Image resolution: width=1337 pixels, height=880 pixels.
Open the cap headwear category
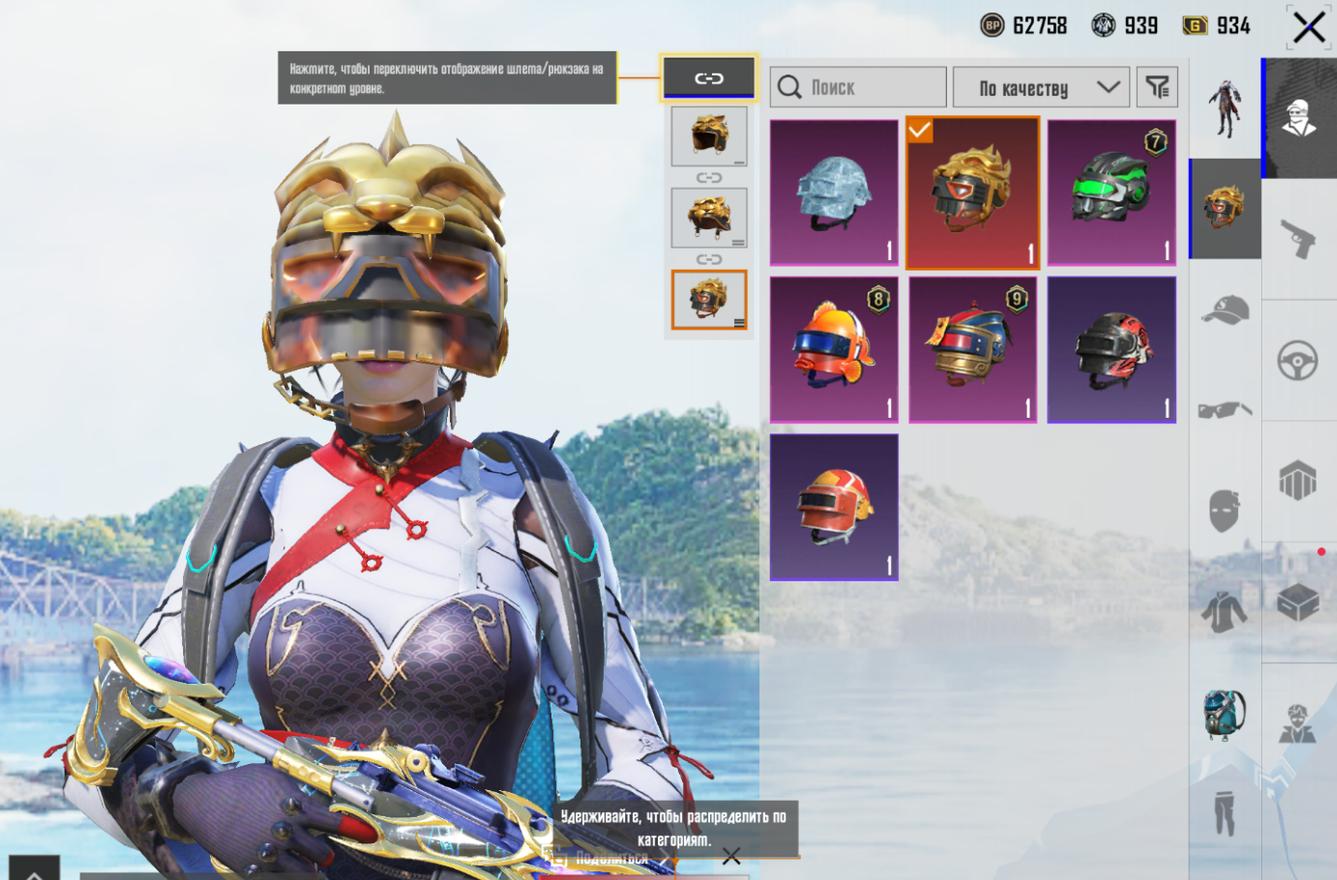1224,310
